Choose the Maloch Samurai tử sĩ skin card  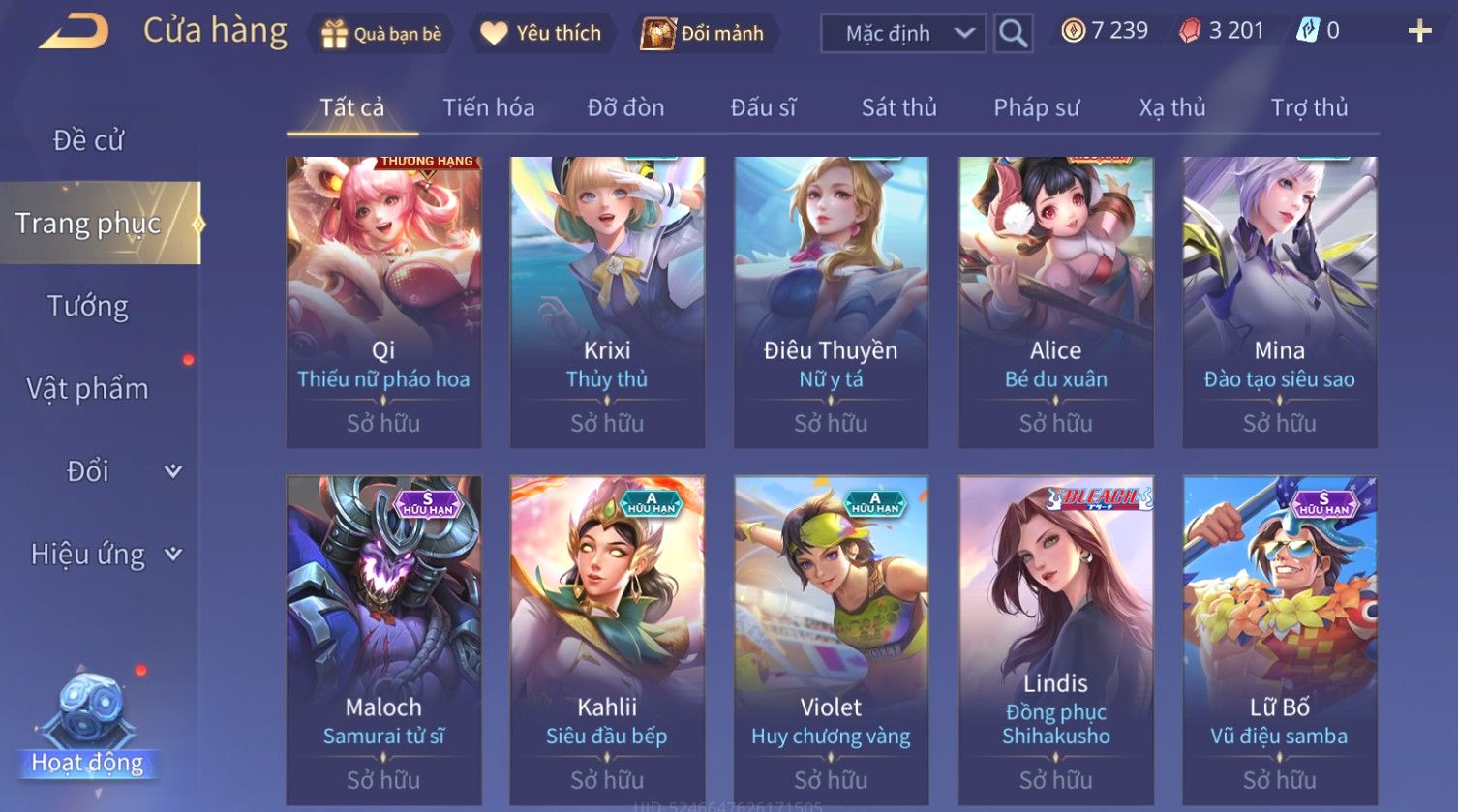[x=383, y=639]
